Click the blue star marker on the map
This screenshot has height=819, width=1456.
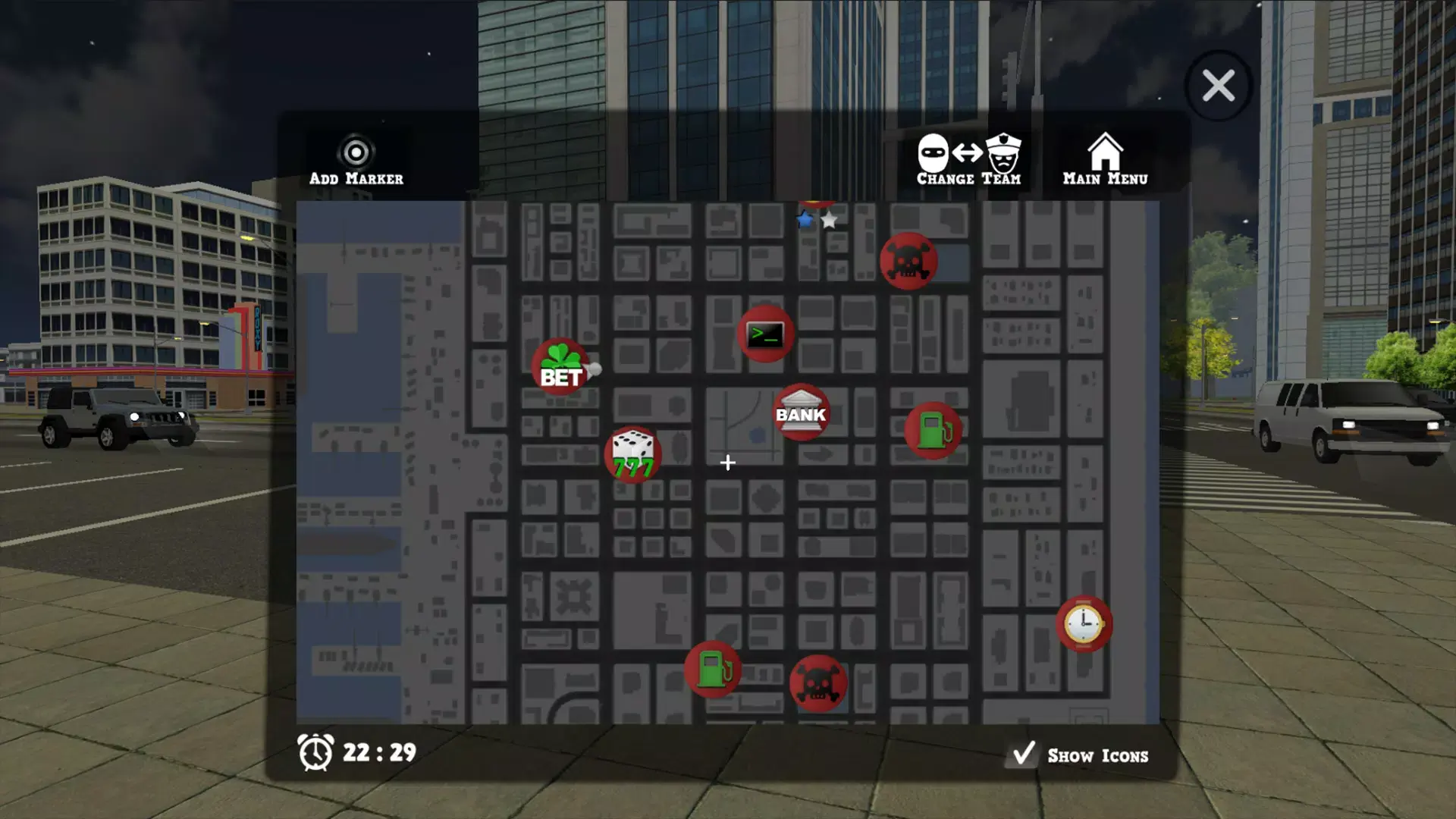[x=805, y=221]
